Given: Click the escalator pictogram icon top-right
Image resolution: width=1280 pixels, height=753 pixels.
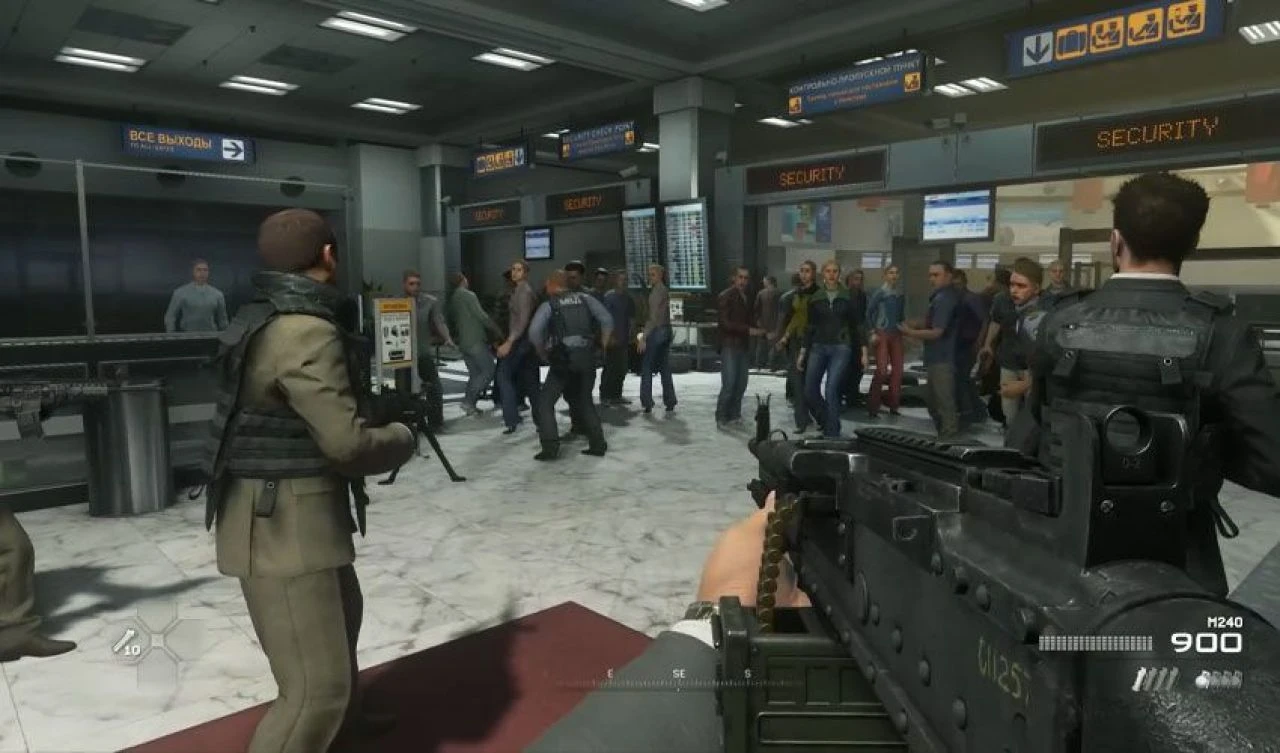Looking at the screenshot, I should coord(1145,28).
